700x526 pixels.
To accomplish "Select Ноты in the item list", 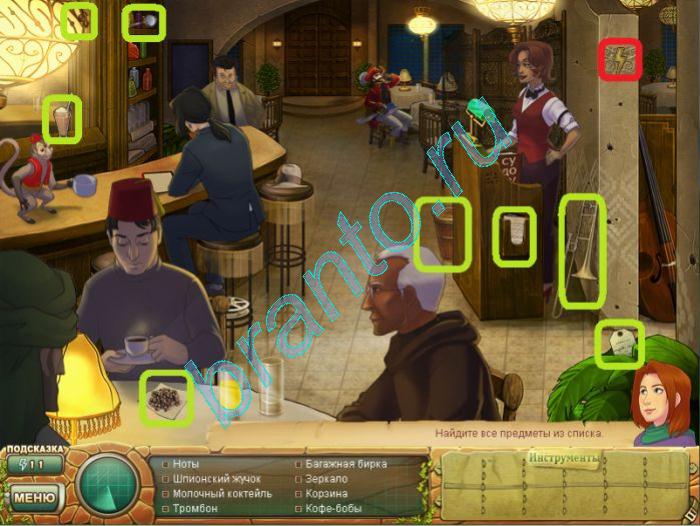I will [186, 465].
